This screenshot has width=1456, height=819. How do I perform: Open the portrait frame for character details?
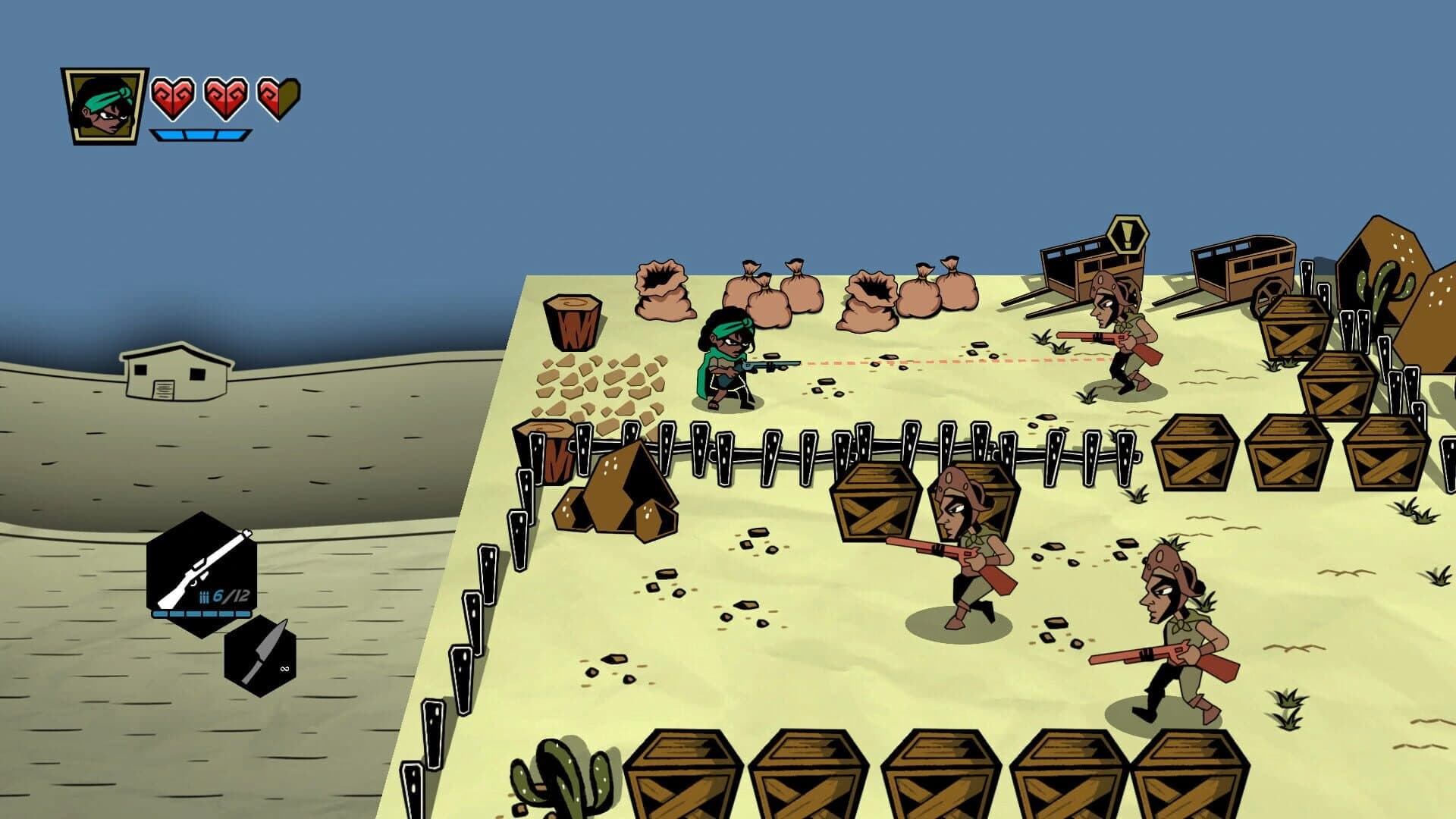click(104, 104)
